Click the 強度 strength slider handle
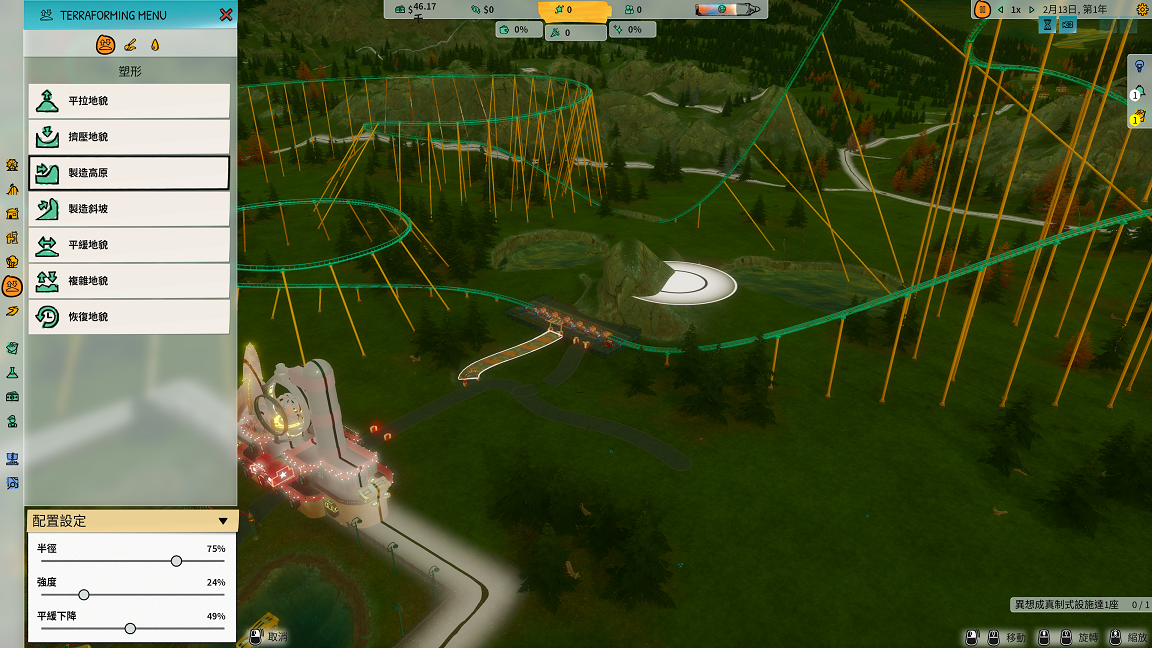The height and width of the screenshot is (648, 1152). pyautogui.click(x=84, y=595)
